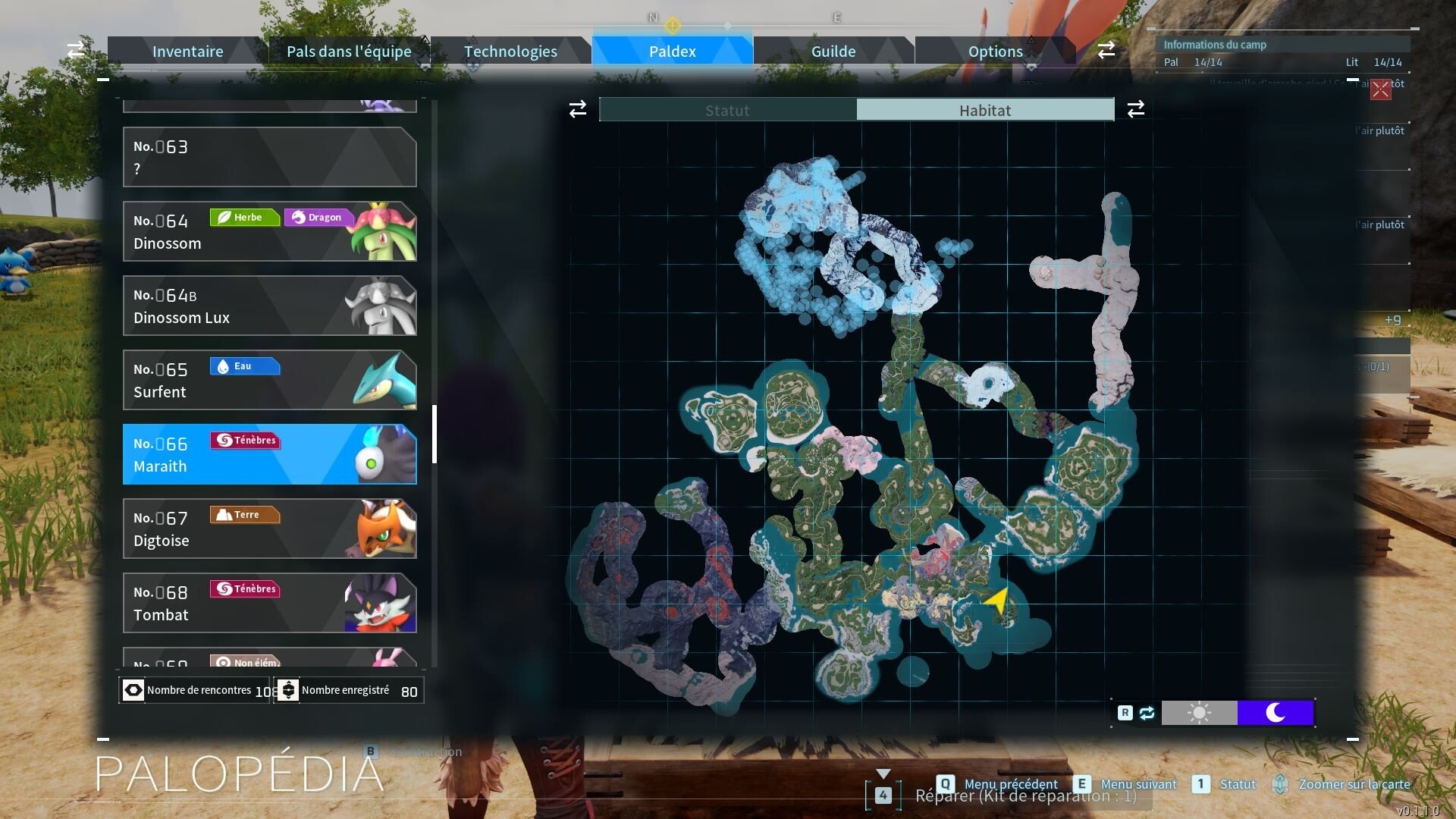Open the Inventaire tab
This screenshot has width=1456, height=819.
pyautogui.click(x=187, y=52)
